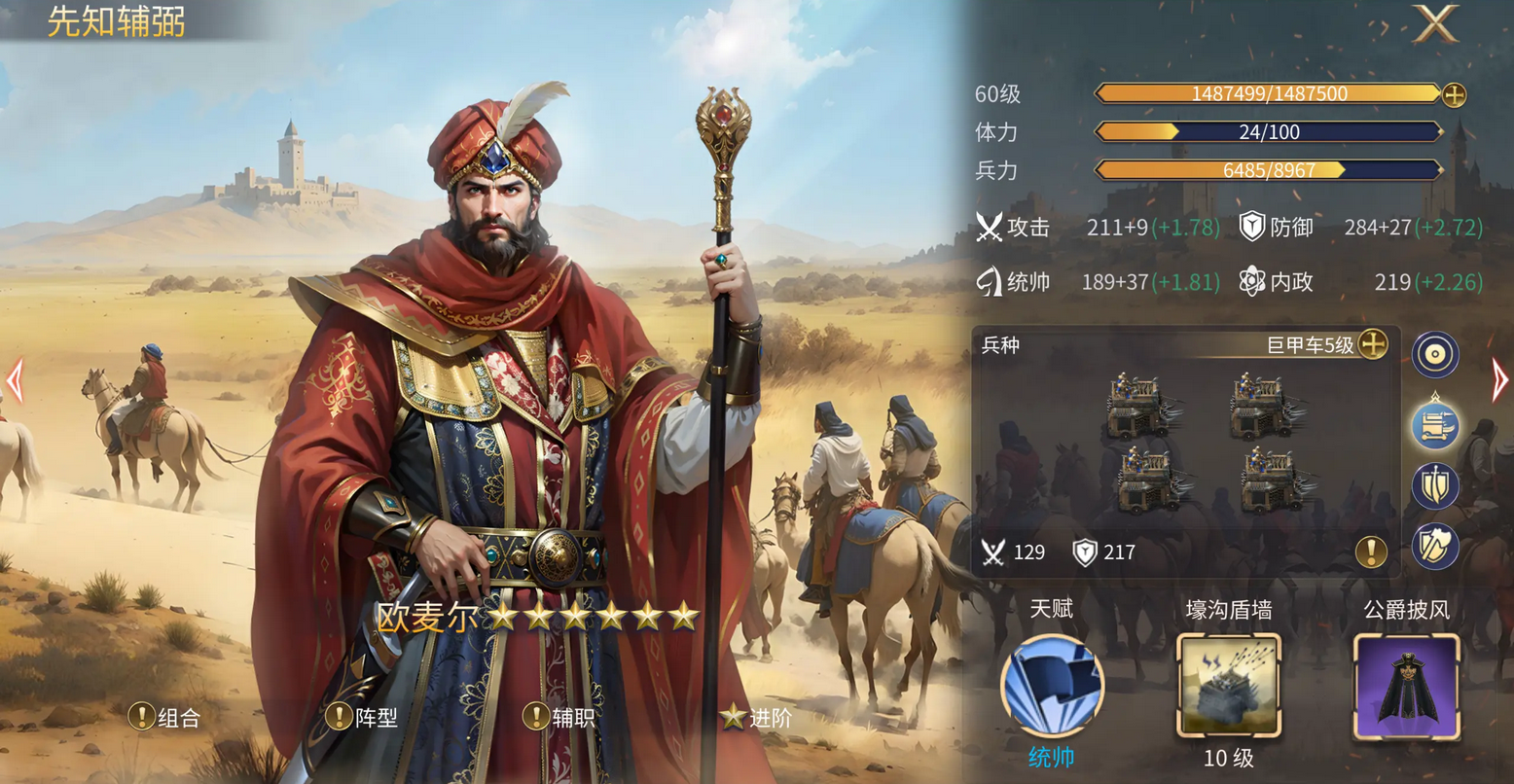Close the hero detail screen
The width and height of the screenshot is (1514, 784).
pos(1435,24)
